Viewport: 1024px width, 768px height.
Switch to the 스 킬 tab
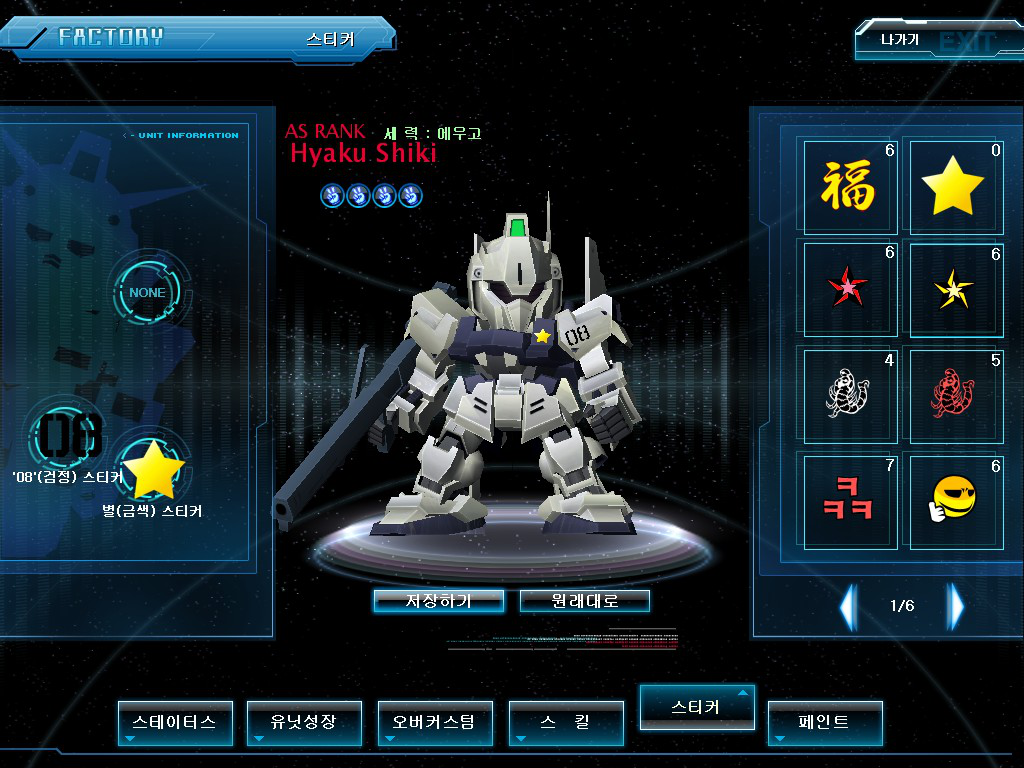point(566,722)
